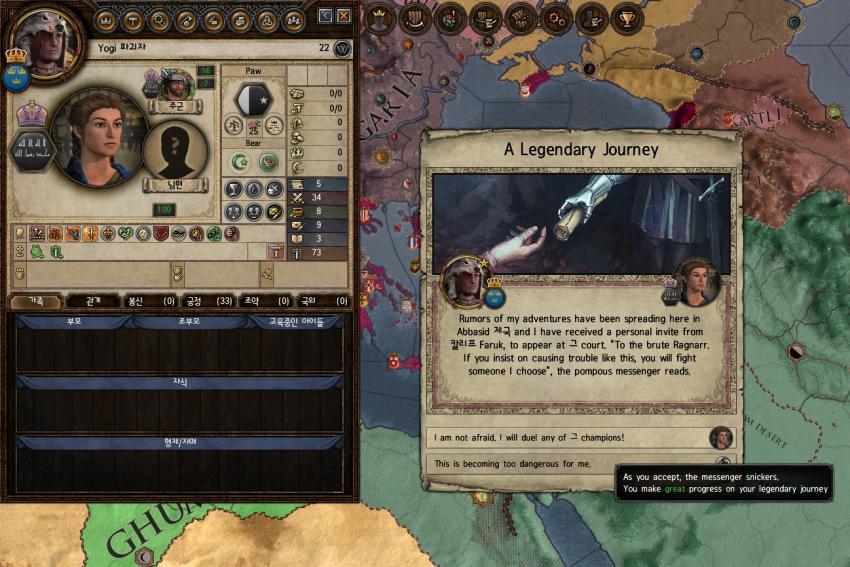Open the gears icon on top bar

pyautogui.click(x=555, y=17)
